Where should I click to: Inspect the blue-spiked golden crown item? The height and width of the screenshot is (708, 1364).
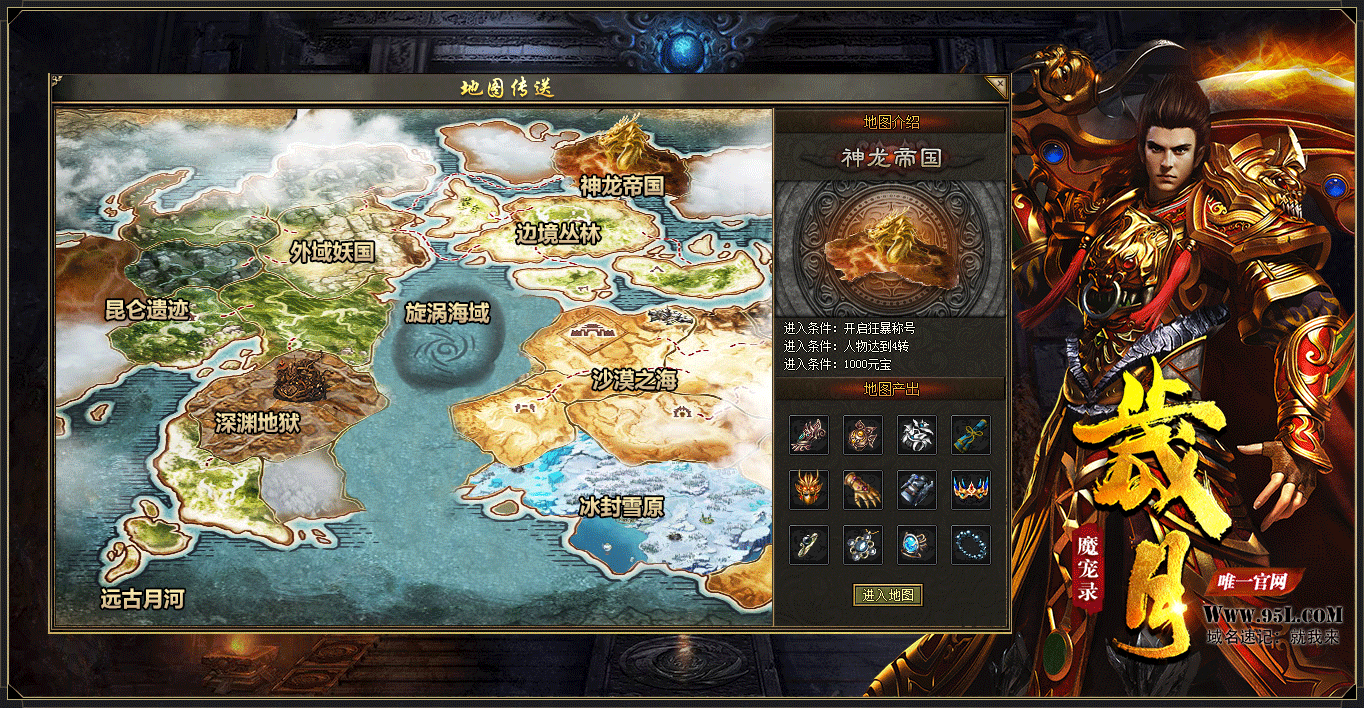(970, 490)
